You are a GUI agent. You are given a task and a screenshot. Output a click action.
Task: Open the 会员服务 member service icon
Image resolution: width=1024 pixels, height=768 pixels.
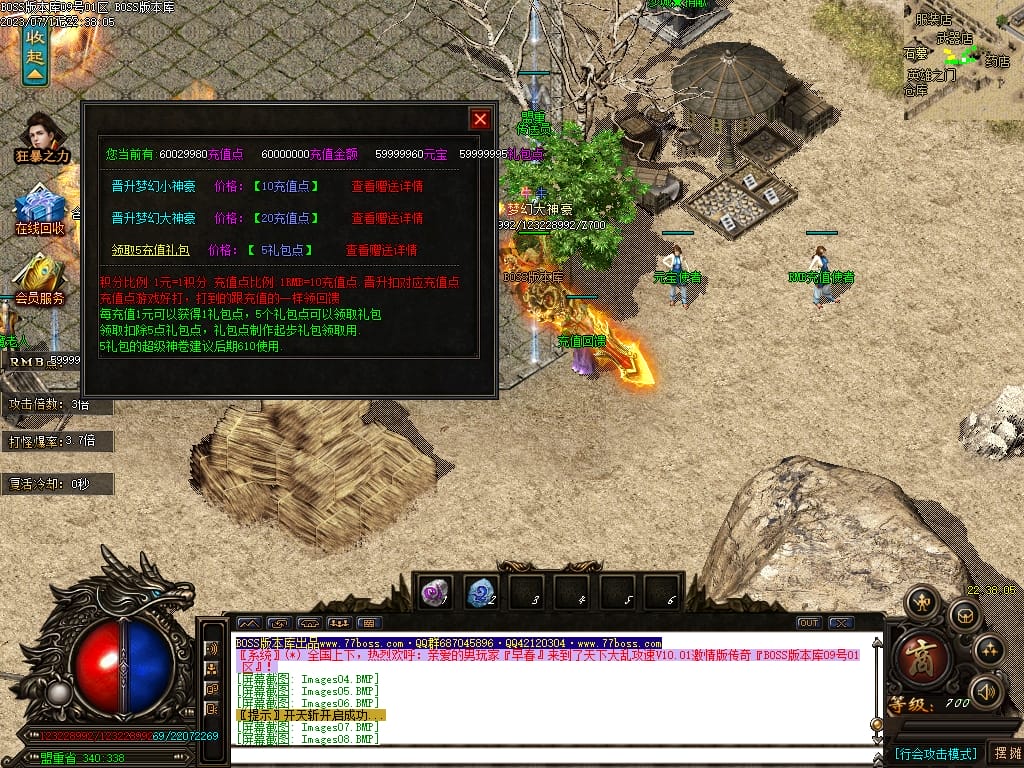click(40, 277)
